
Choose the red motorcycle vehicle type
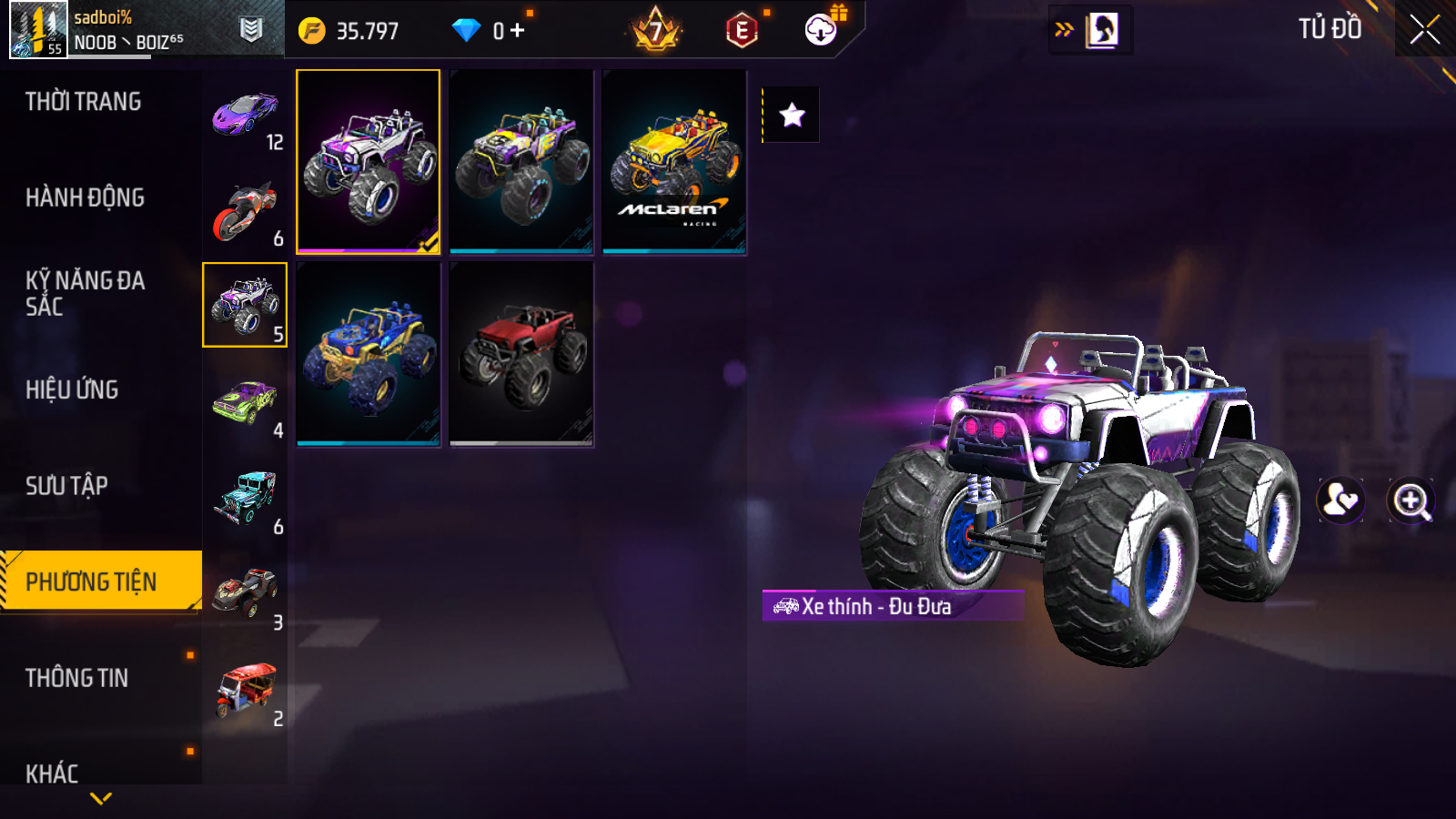[x=246, y=210]
